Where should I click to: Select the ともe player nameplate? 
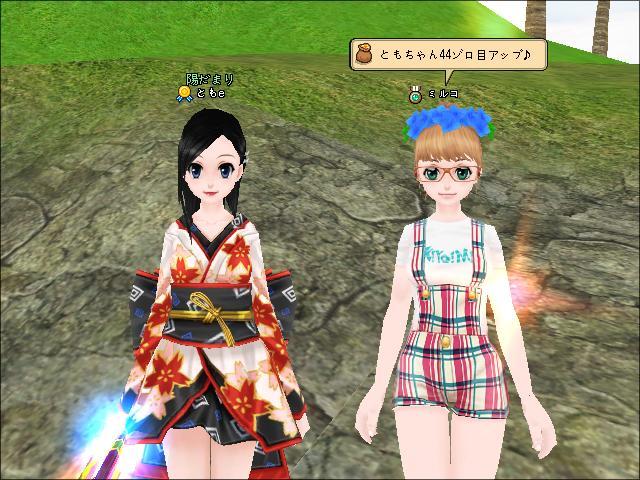click(209, 93)
